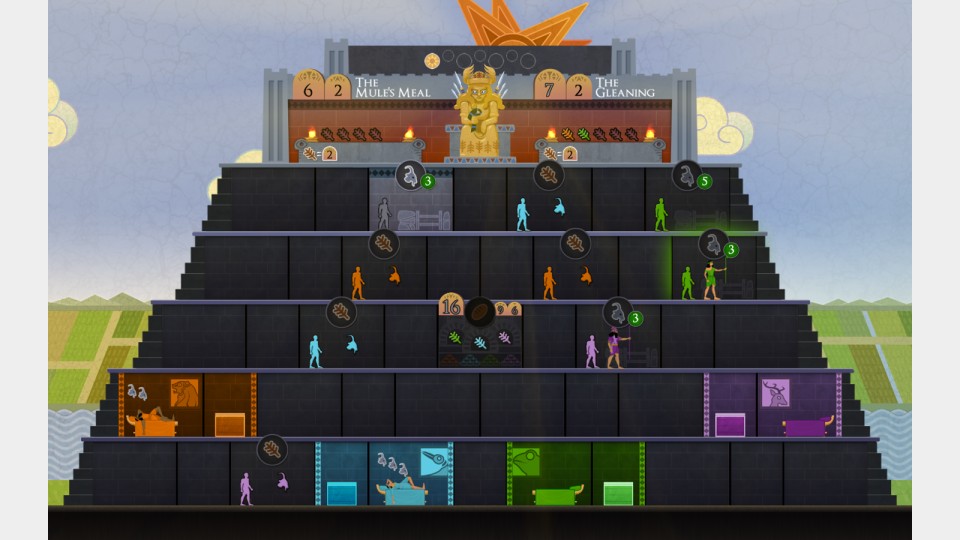Select the purple house deer emblem
Image resolution: width=960 pixels, height=540 pixels.
(775, 392)
